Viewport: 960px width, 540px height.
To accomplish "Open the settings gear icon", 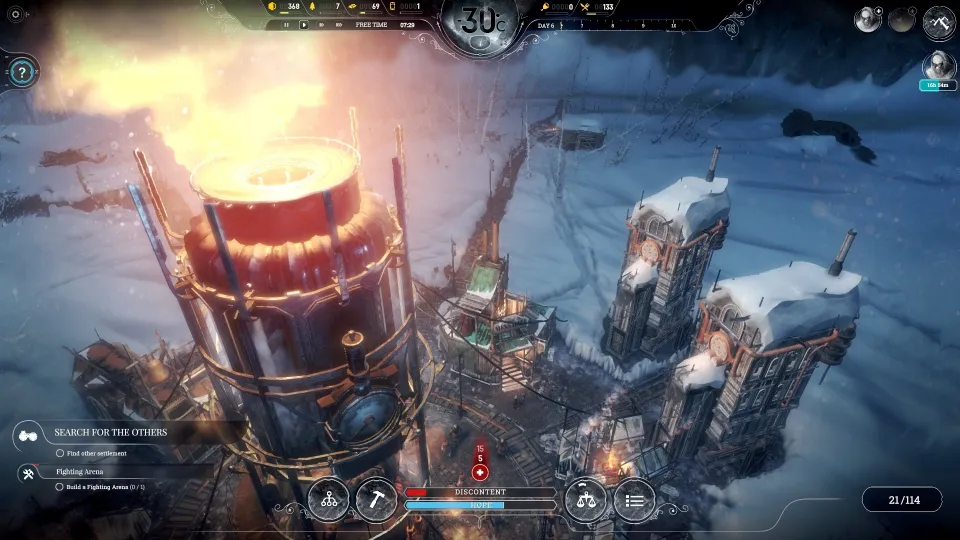I will click(x=14, y=14).
